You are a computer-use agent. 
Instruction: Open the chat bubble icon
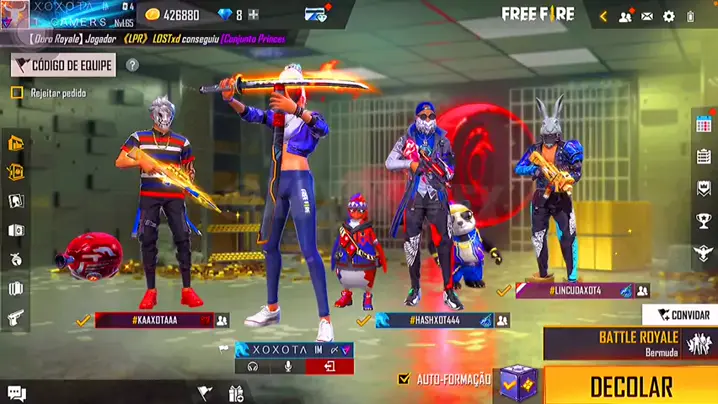tap(16, 394)
